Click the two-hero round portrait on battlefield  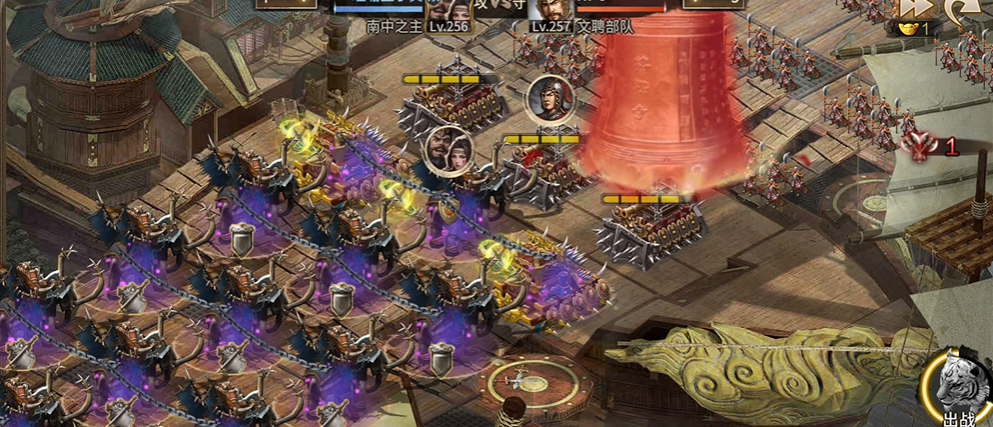coord(448,150)
